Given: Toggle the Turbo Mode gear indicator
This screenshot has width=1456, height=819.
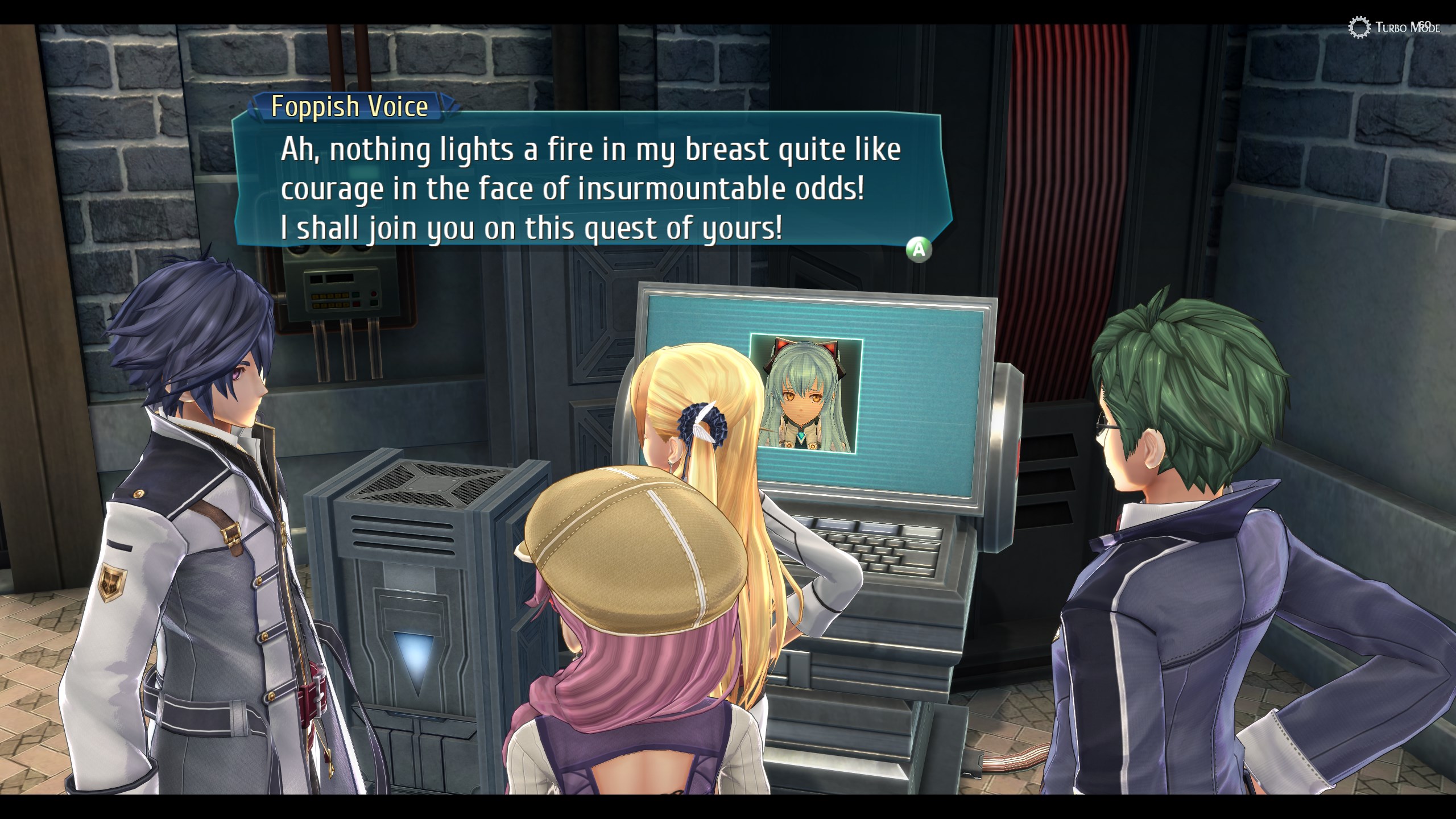Looking at the screenshot, I should tap(1360, 27).
